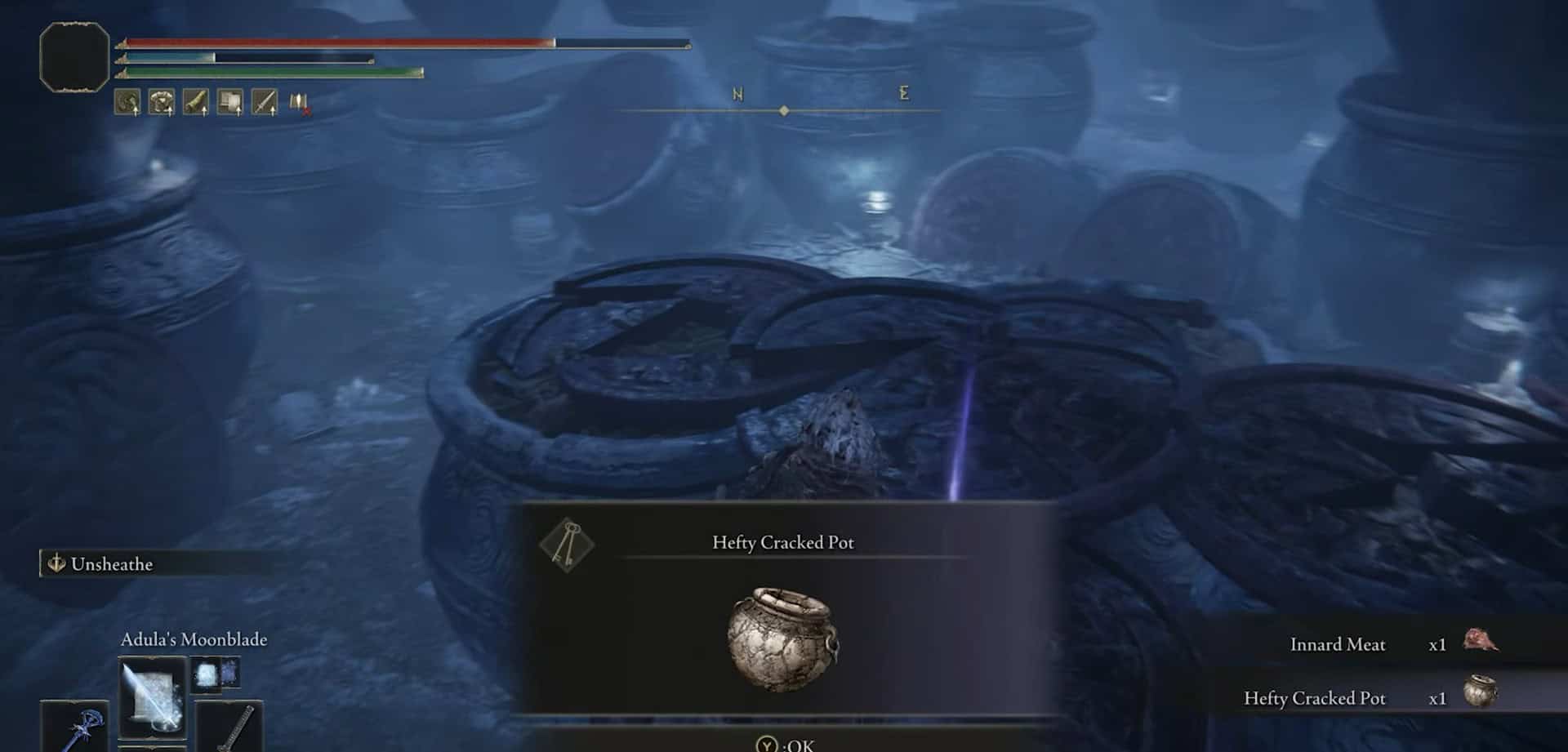This screenshot has height=752, width=1568.
Task: Click the Hefty Cracked Pot item image
Action: click(782, 638)
